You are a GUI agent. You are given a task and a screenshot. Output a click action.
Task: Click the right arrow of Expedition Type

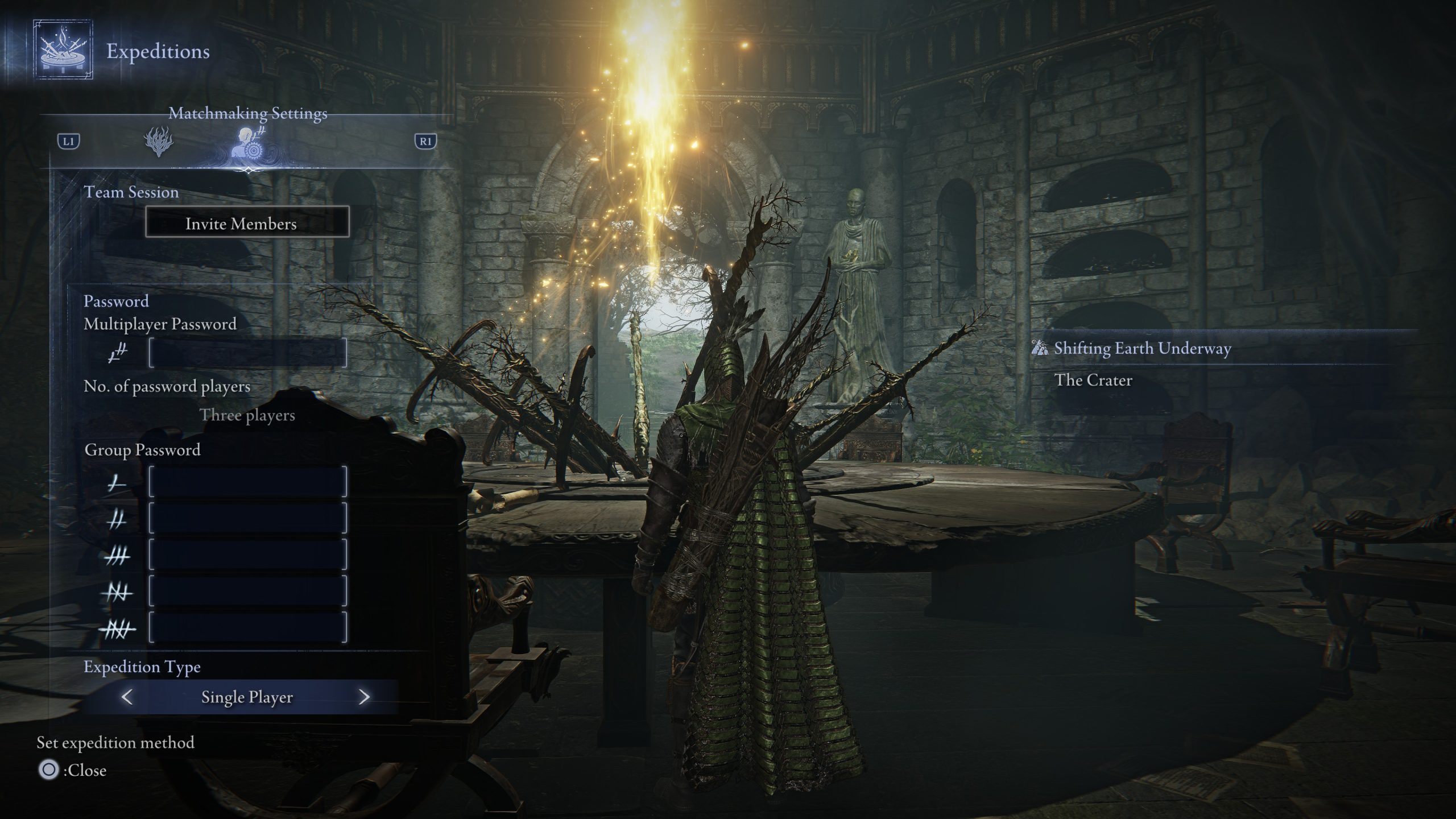(x=365, y=697)
